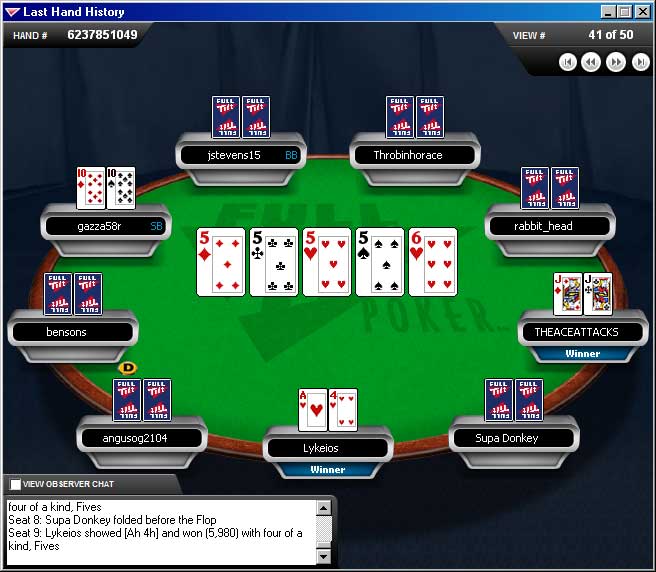The width and height of the screenshot is (656, 572).
Task: Minimize the Last Hand History window
Action: tap(608, 12)
